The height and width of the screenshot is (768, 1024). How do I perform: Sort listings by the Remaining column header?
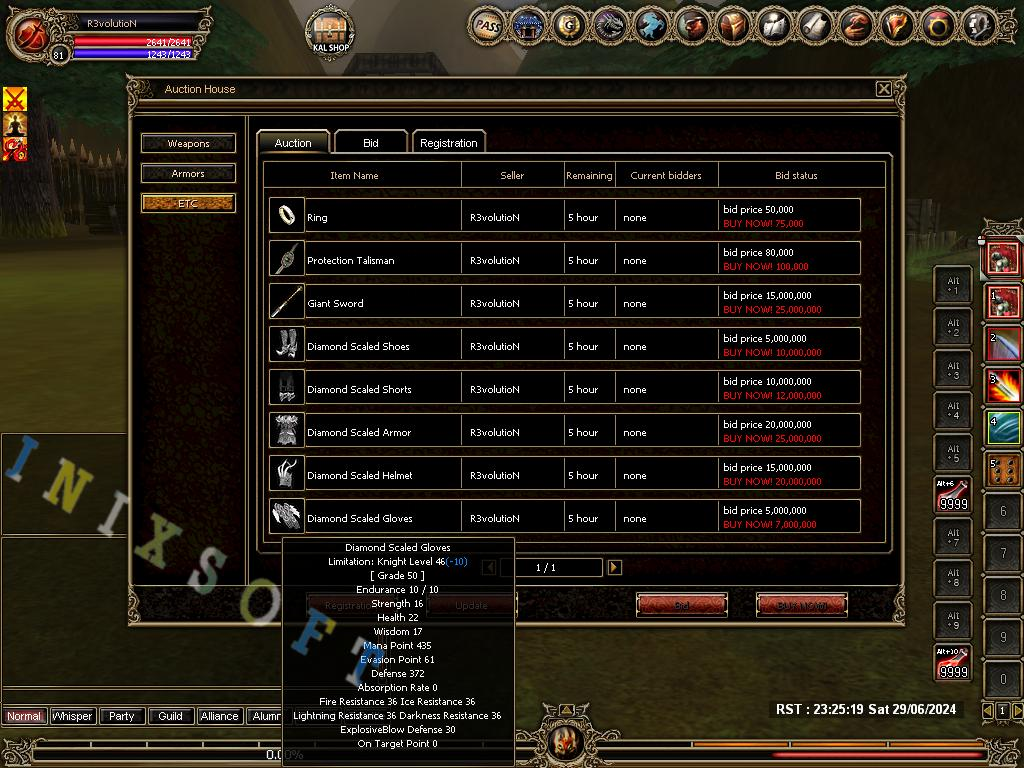[x=589, y=175]
